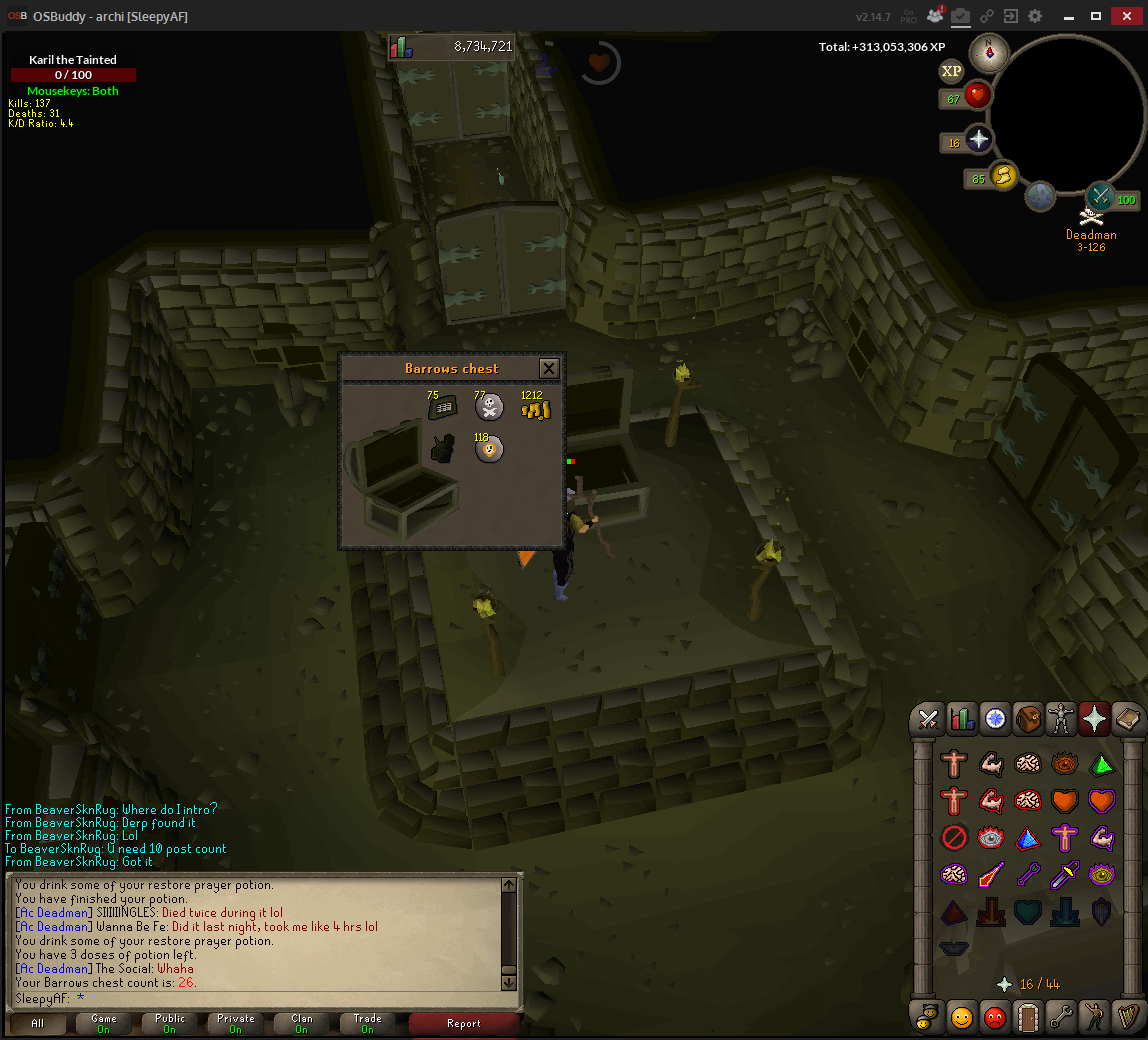Show the Worn Equipment tab
Image resolution: width=1148 pixels, height=1040 pixels.
(1061, 718)
